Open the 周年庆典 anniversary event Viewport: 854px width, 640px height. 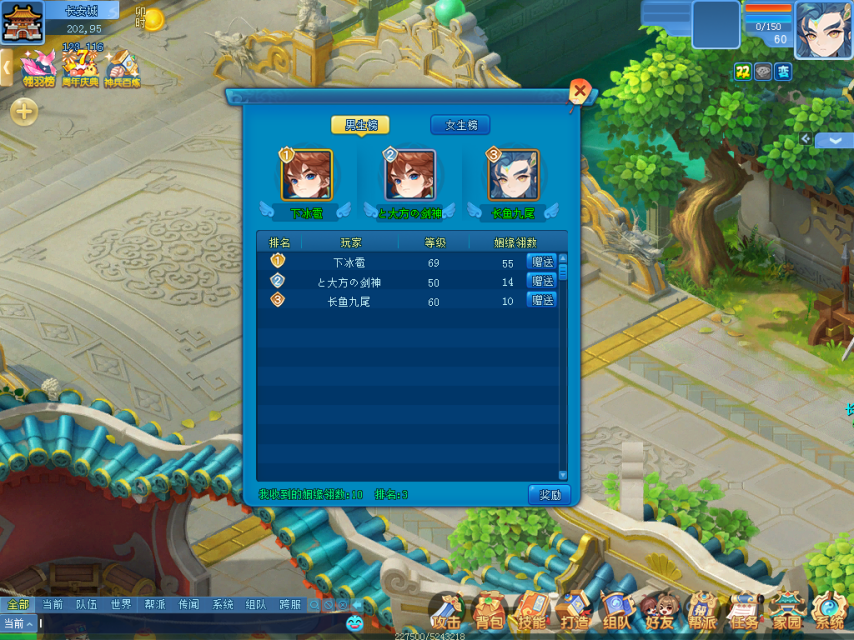(x=81, y=67)
